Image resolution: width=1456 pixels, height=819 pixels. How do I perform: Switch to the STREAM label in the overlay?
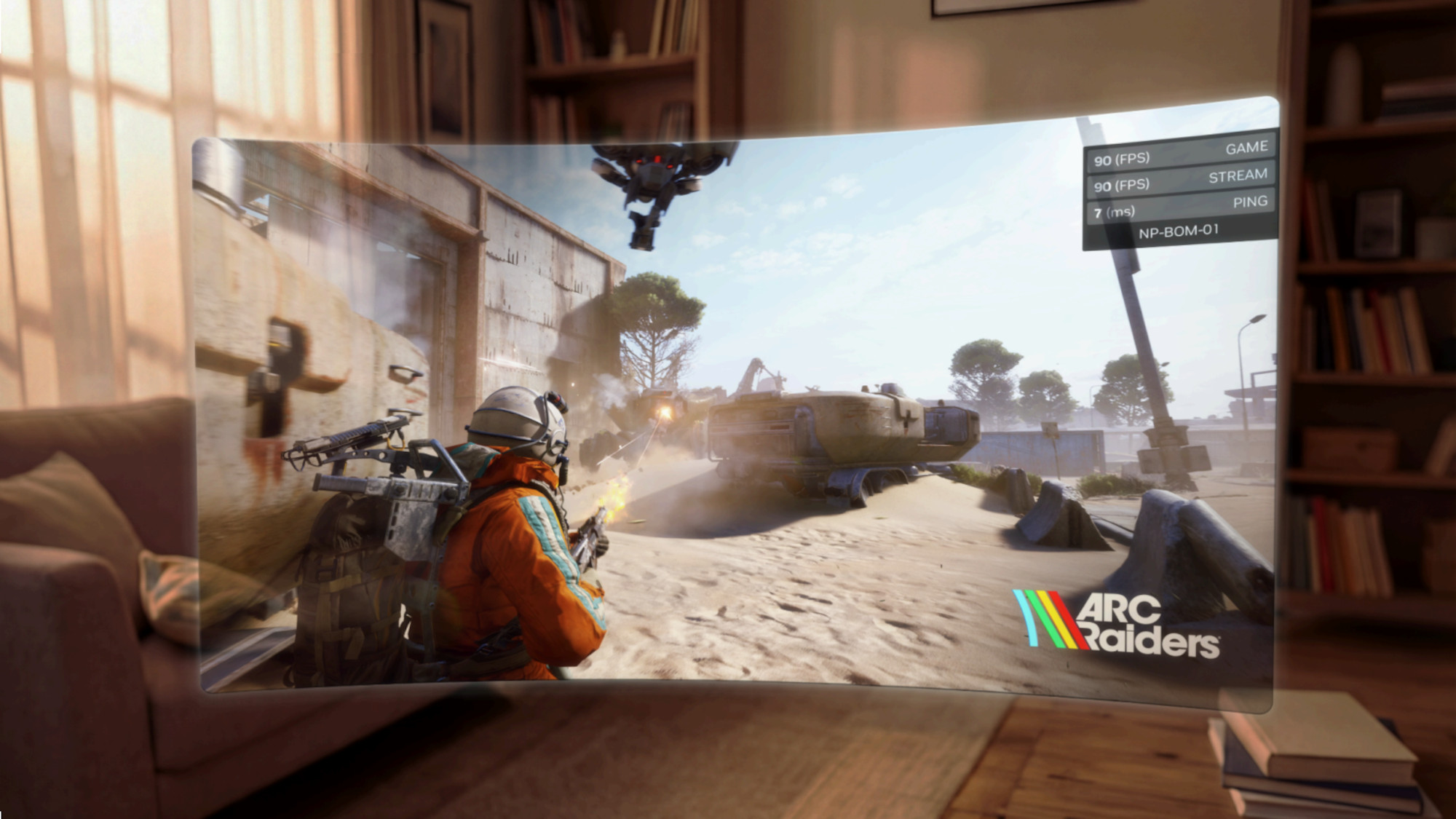1238,176
